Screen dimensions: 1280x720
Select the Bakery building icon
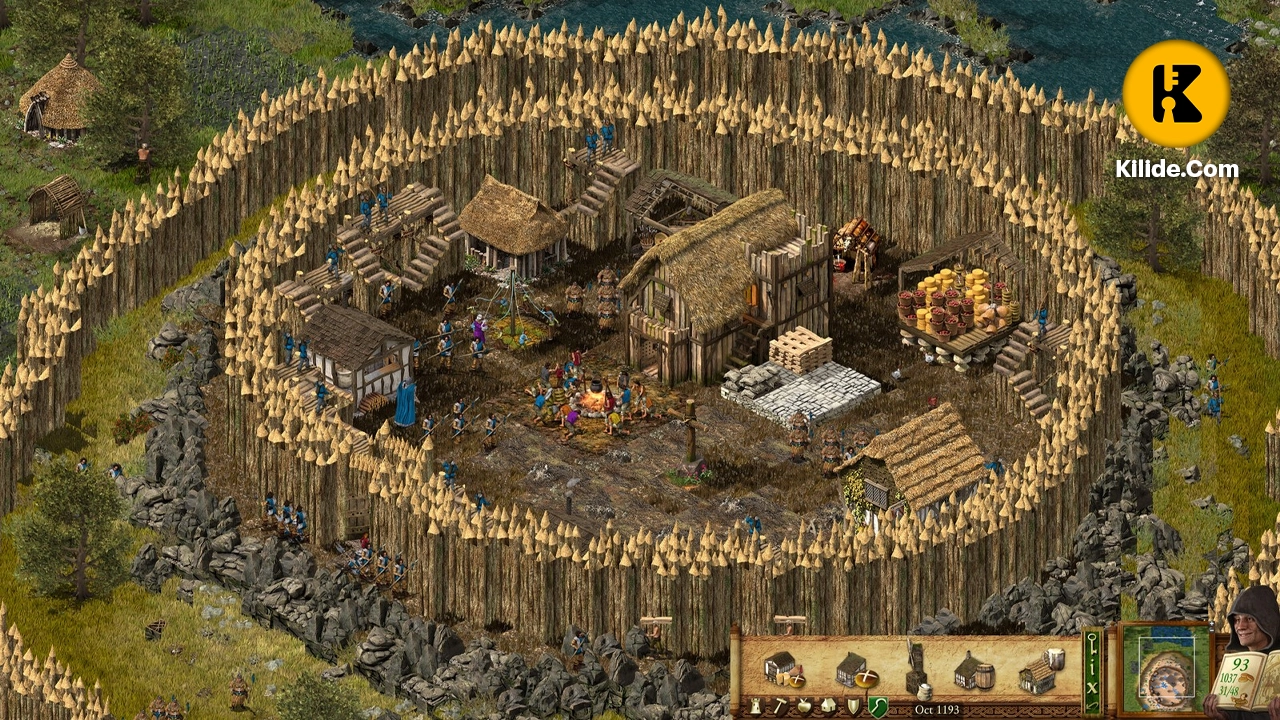coord(857,670)
